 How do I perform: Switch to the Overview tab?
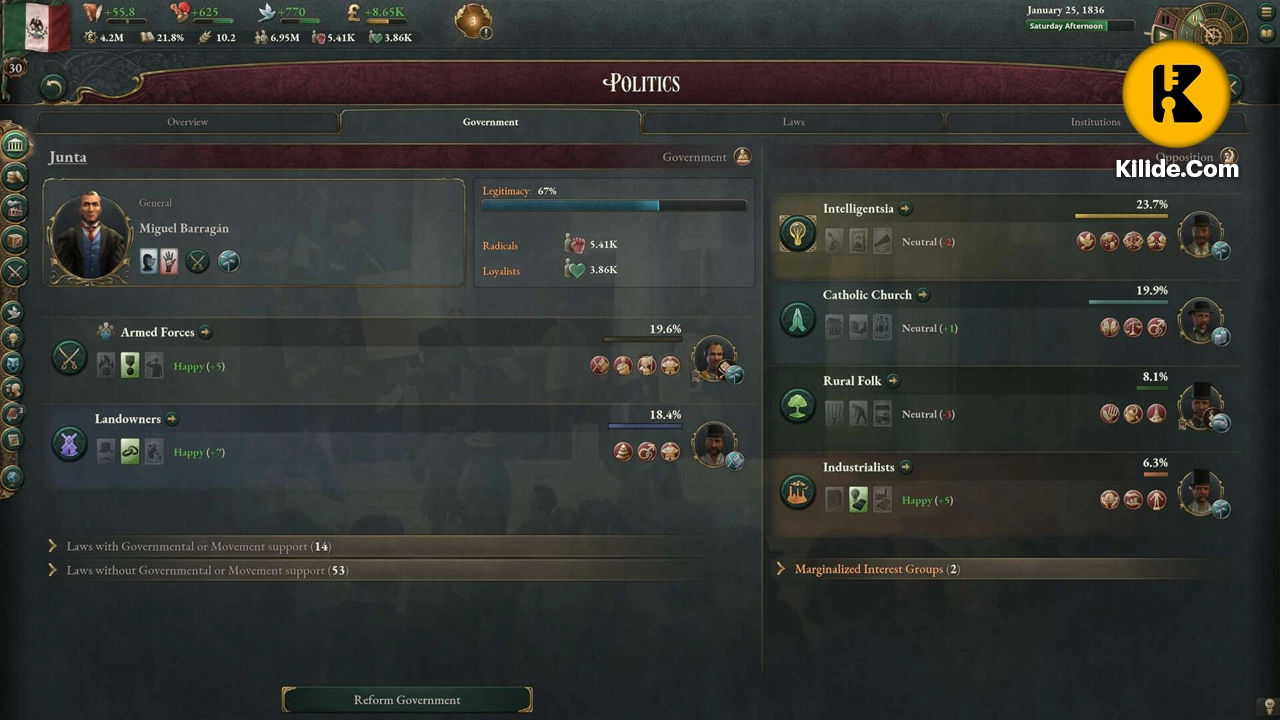click(187, 122)
